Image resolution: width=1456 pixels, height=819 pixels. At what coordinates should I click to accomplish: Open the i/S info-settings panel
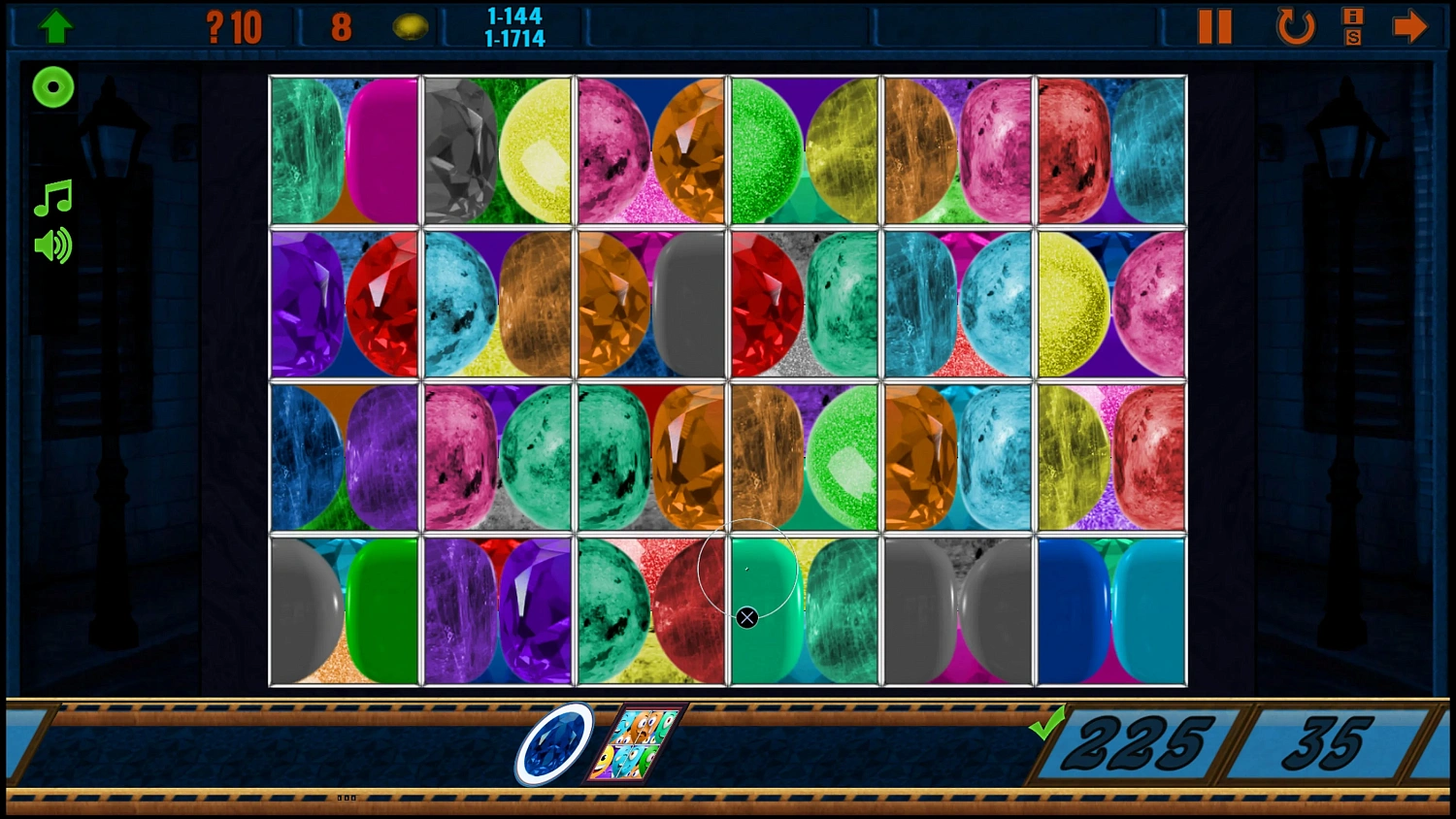tap(1352, 26)
